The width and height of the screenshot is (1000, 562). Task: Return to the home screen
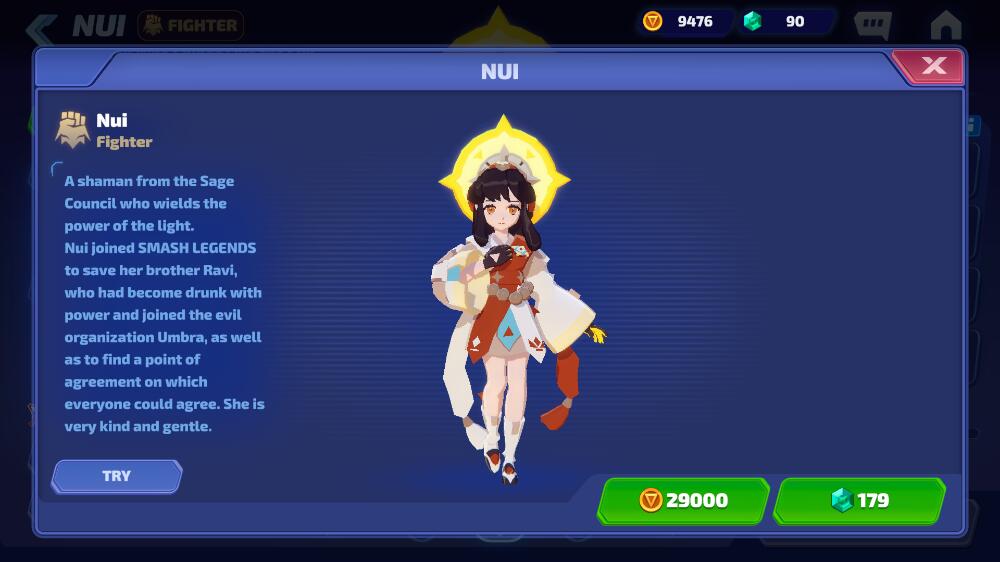945,25
